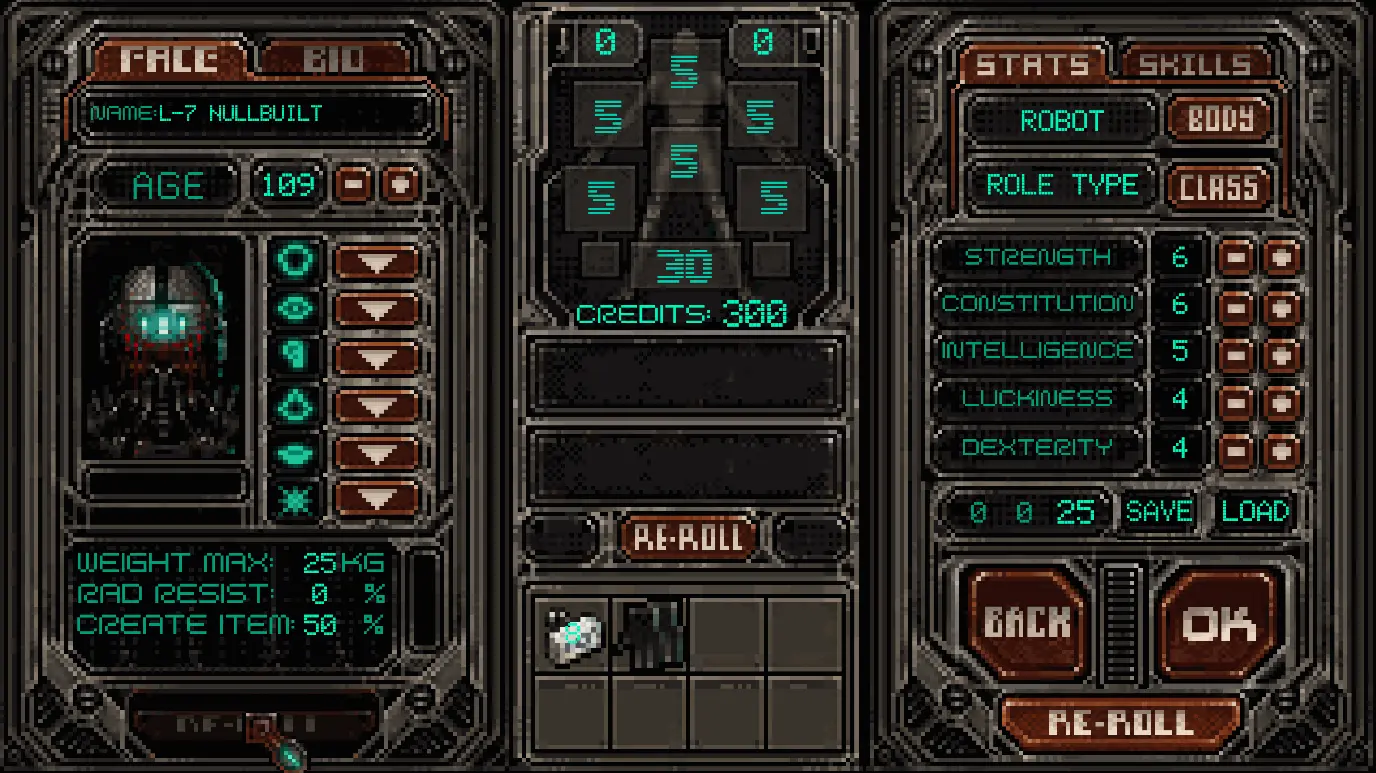This screenshot has width=1376, height=773.
Task: Increase DEXTERITY by one point
Action: tap(1281, 448)
